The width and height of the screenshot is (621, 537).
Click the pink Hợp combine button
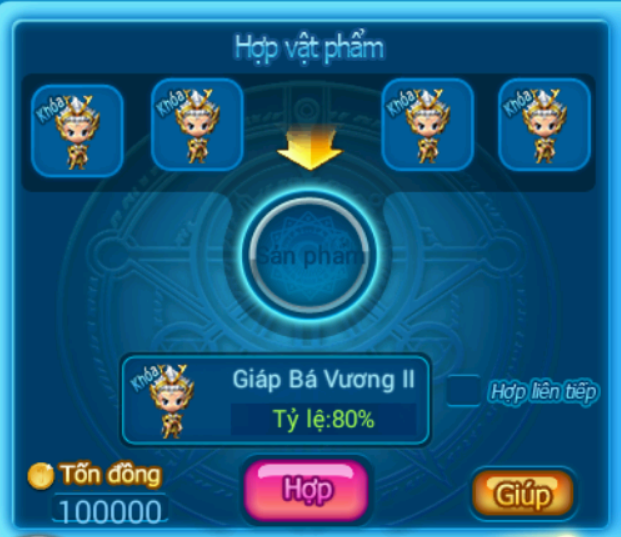[x=306, y=490]
